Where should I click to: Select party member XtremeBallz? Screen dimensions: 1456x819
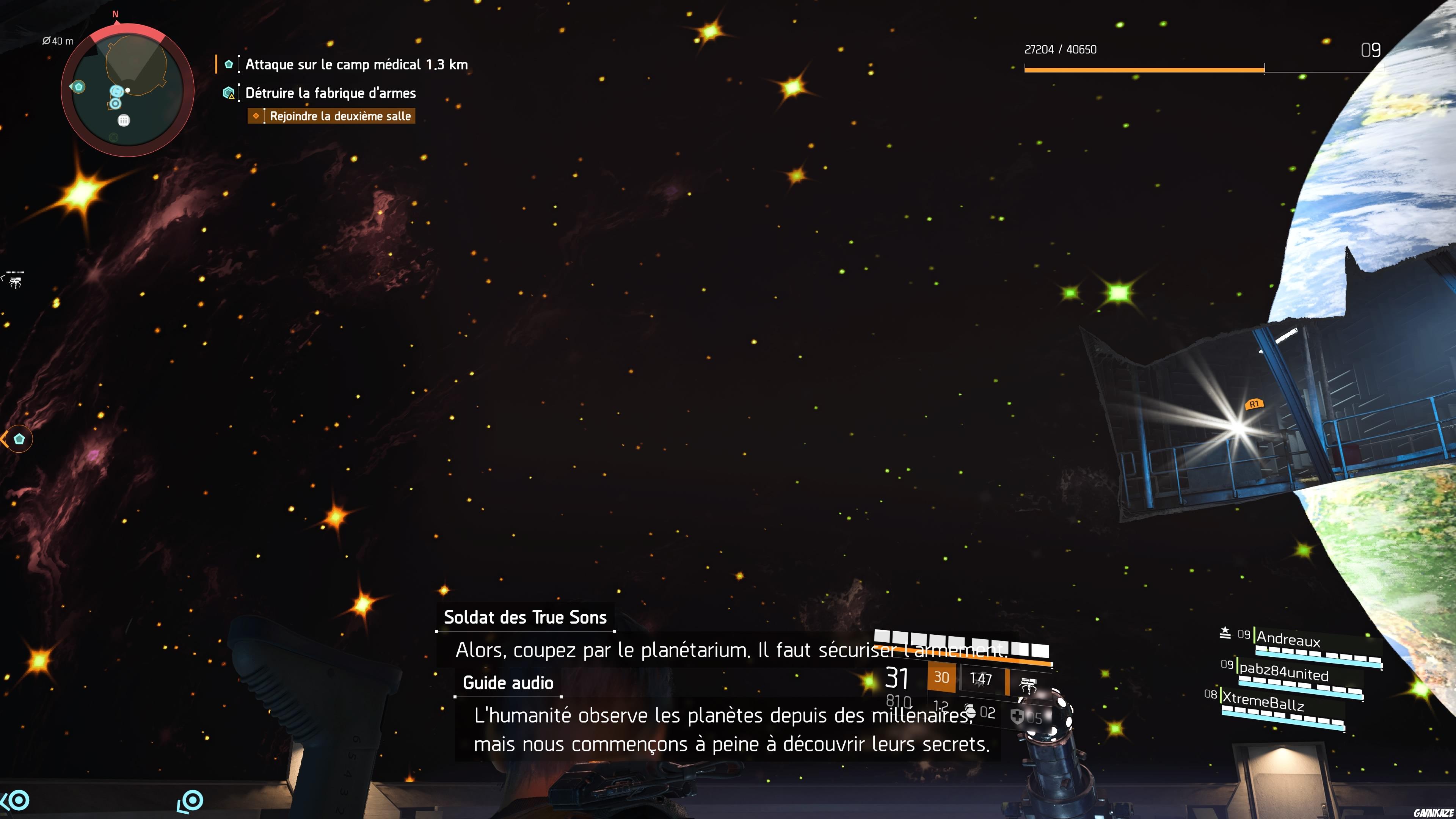pyautogui.click(x=1263, y=702)
